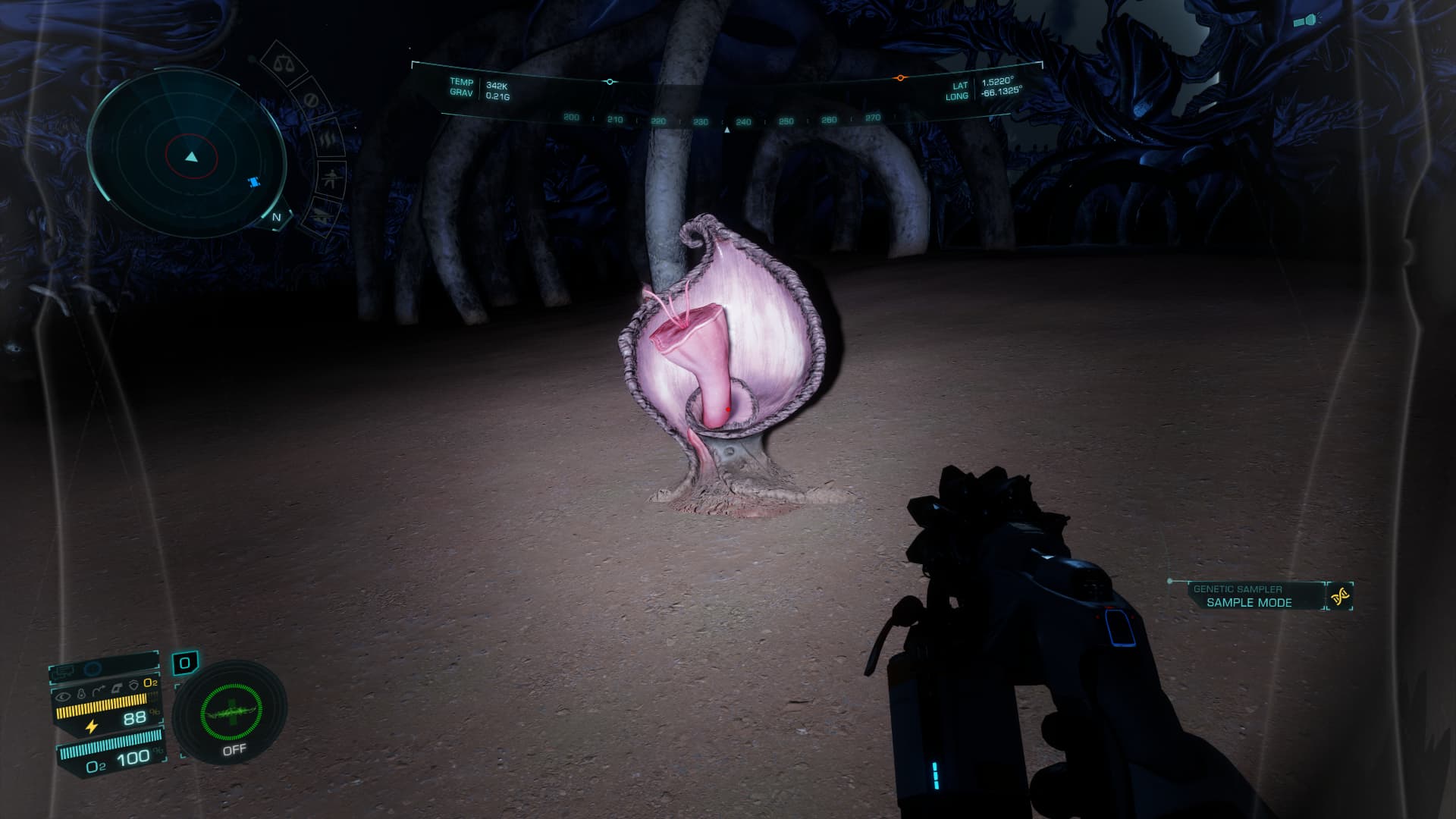Toggle the flashlight indicator icon

pos(1306,21)
